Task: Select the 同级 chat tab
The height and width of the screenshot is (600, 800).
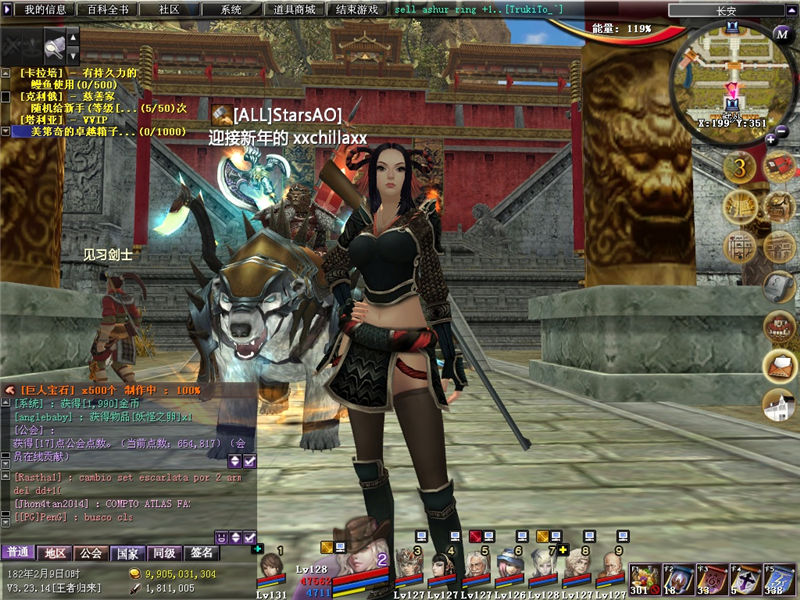Action: coord(163,552)
